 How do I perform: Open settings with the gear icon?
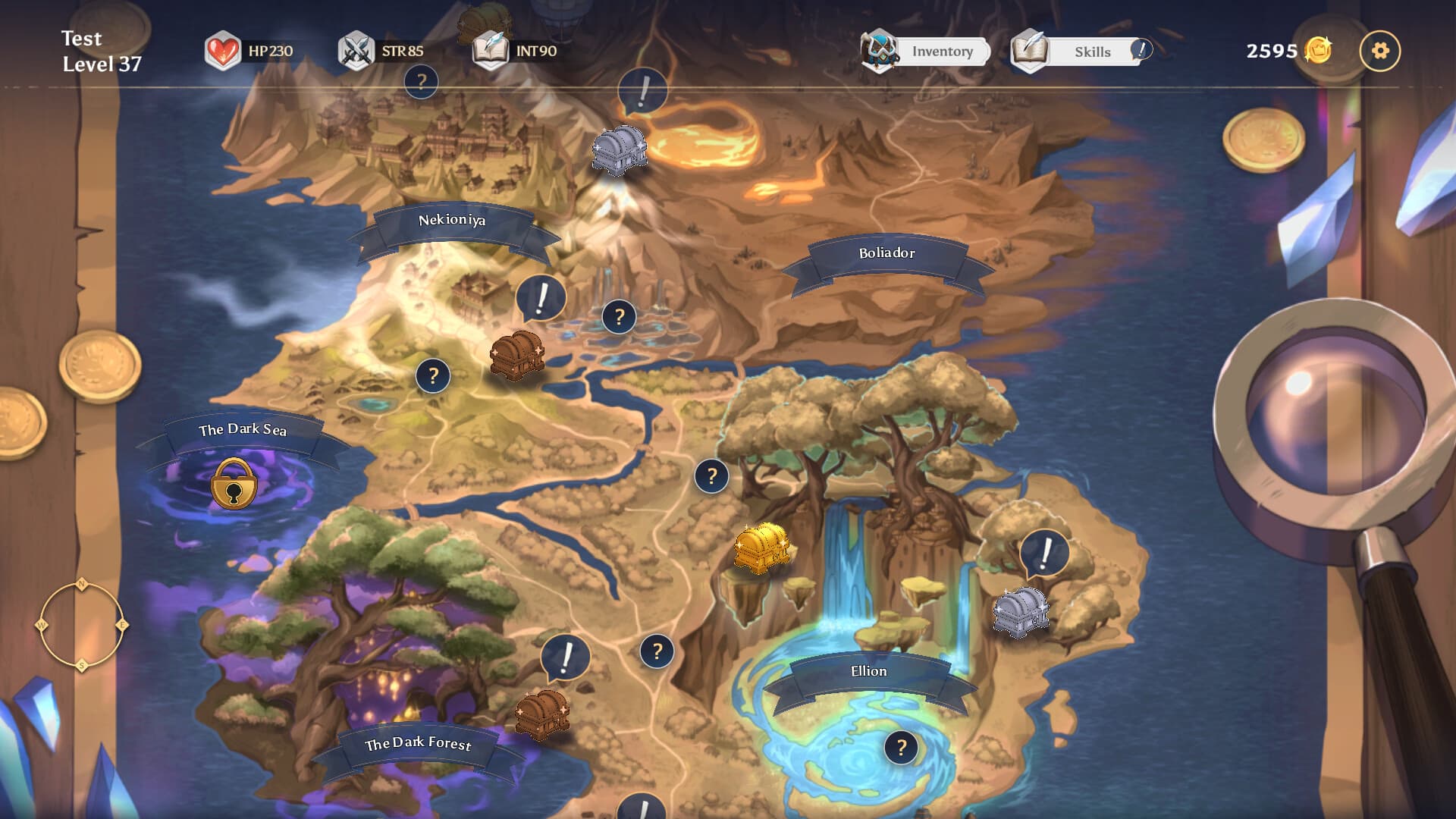[1379, 51]
